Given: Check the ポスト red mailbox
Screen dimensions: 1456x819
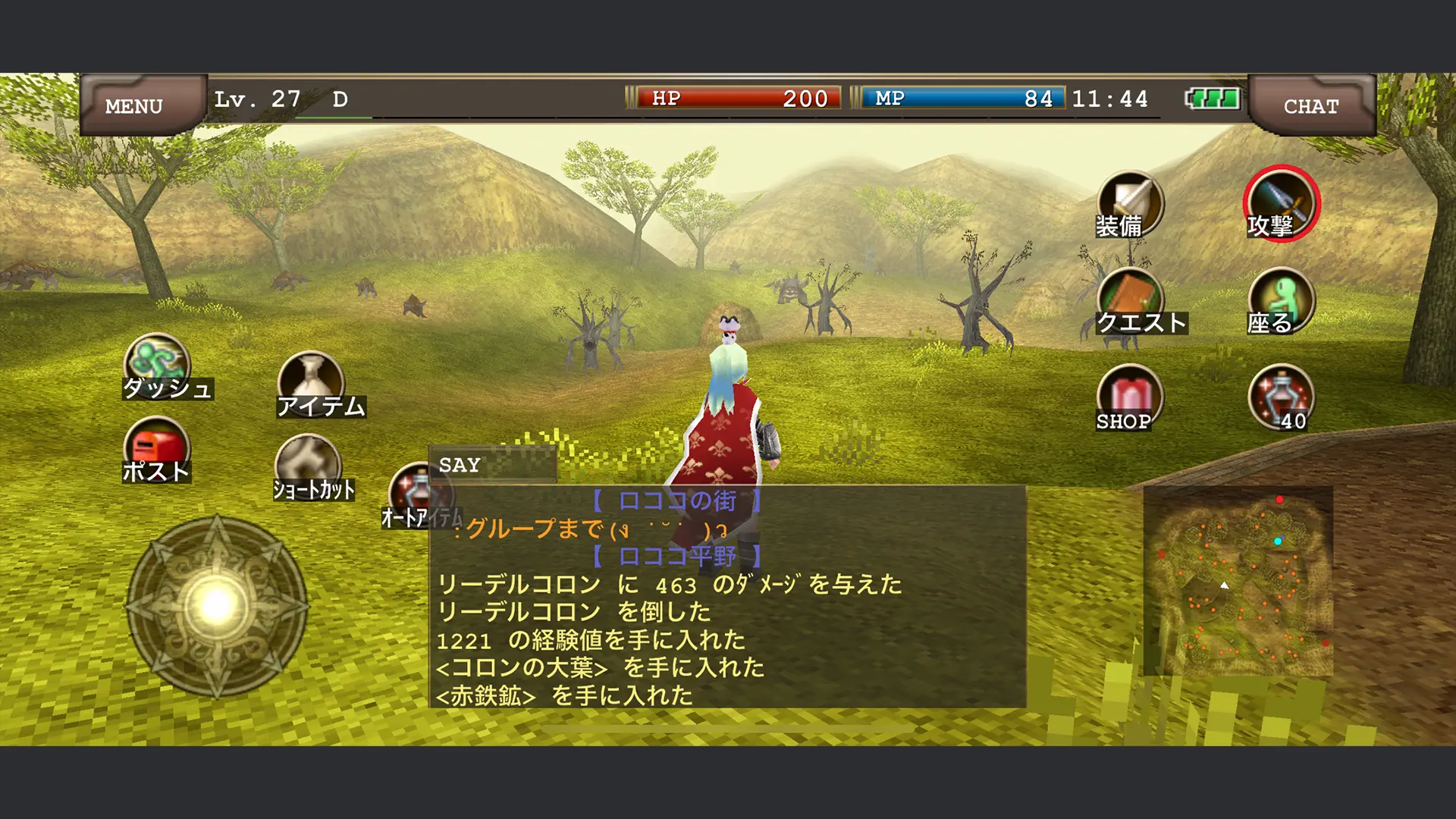Looking at the screenshot, I should [x=157, y=450].
